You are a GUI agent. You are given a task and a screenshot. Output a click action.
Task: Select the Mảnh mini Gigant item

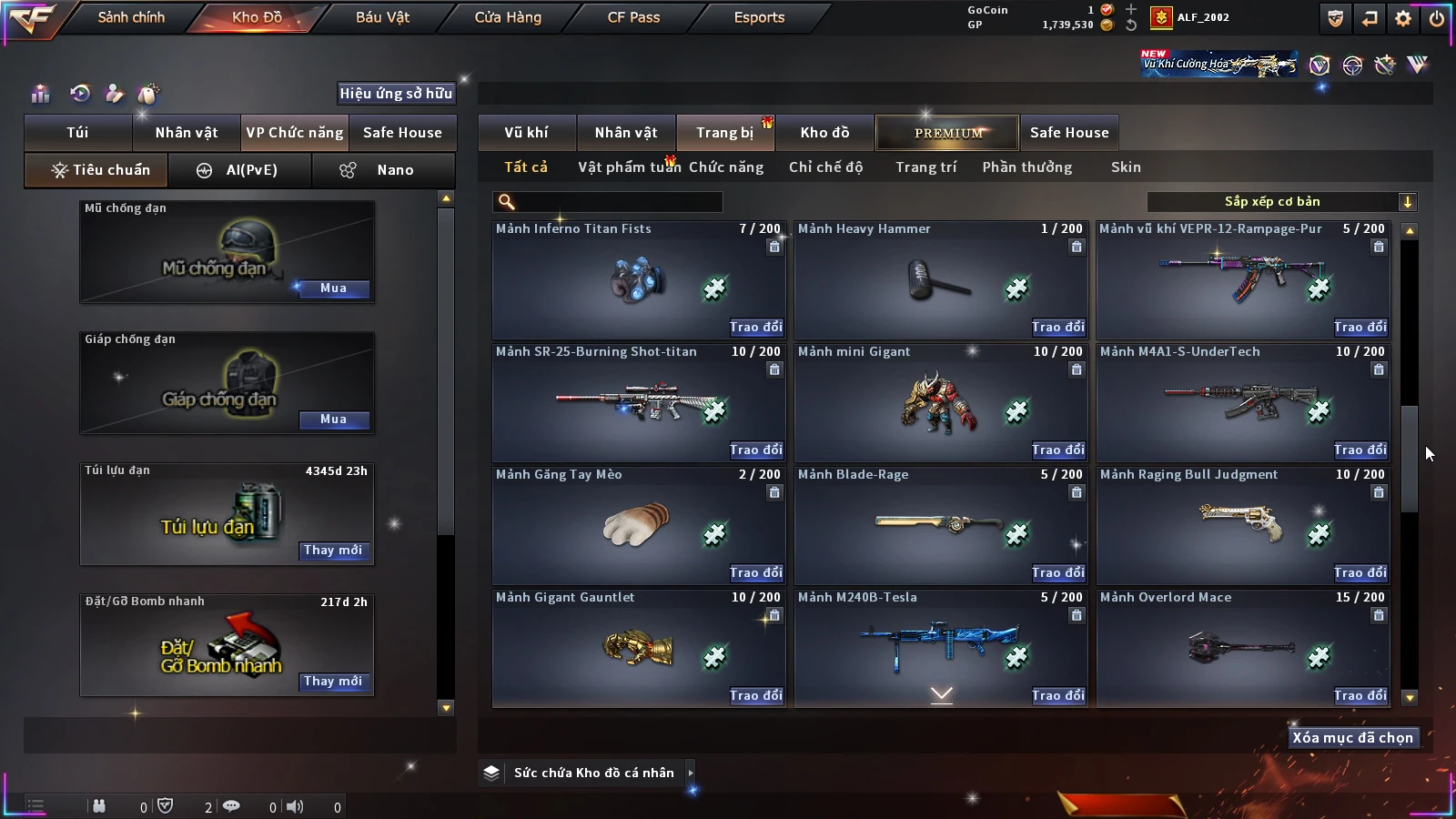(939, 402)
